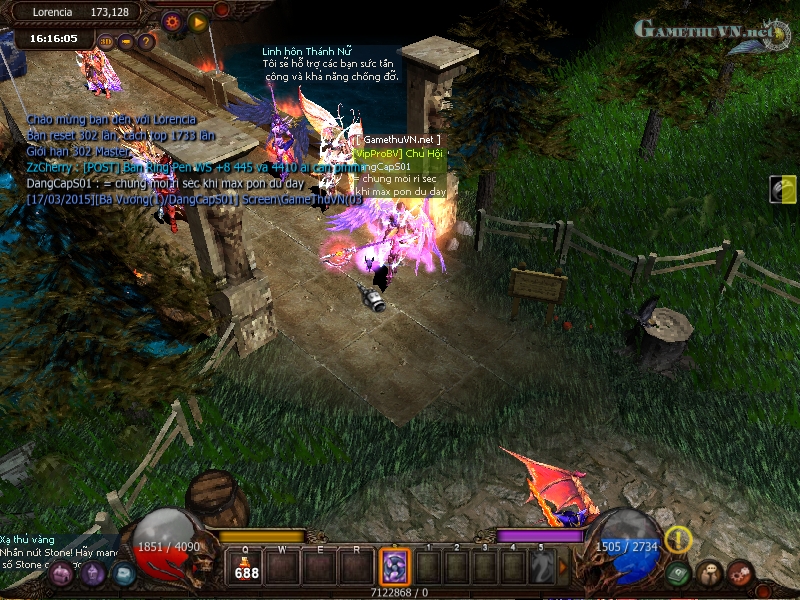
Task: Expand the skill bar orange arrow
Action: (562, 567)
